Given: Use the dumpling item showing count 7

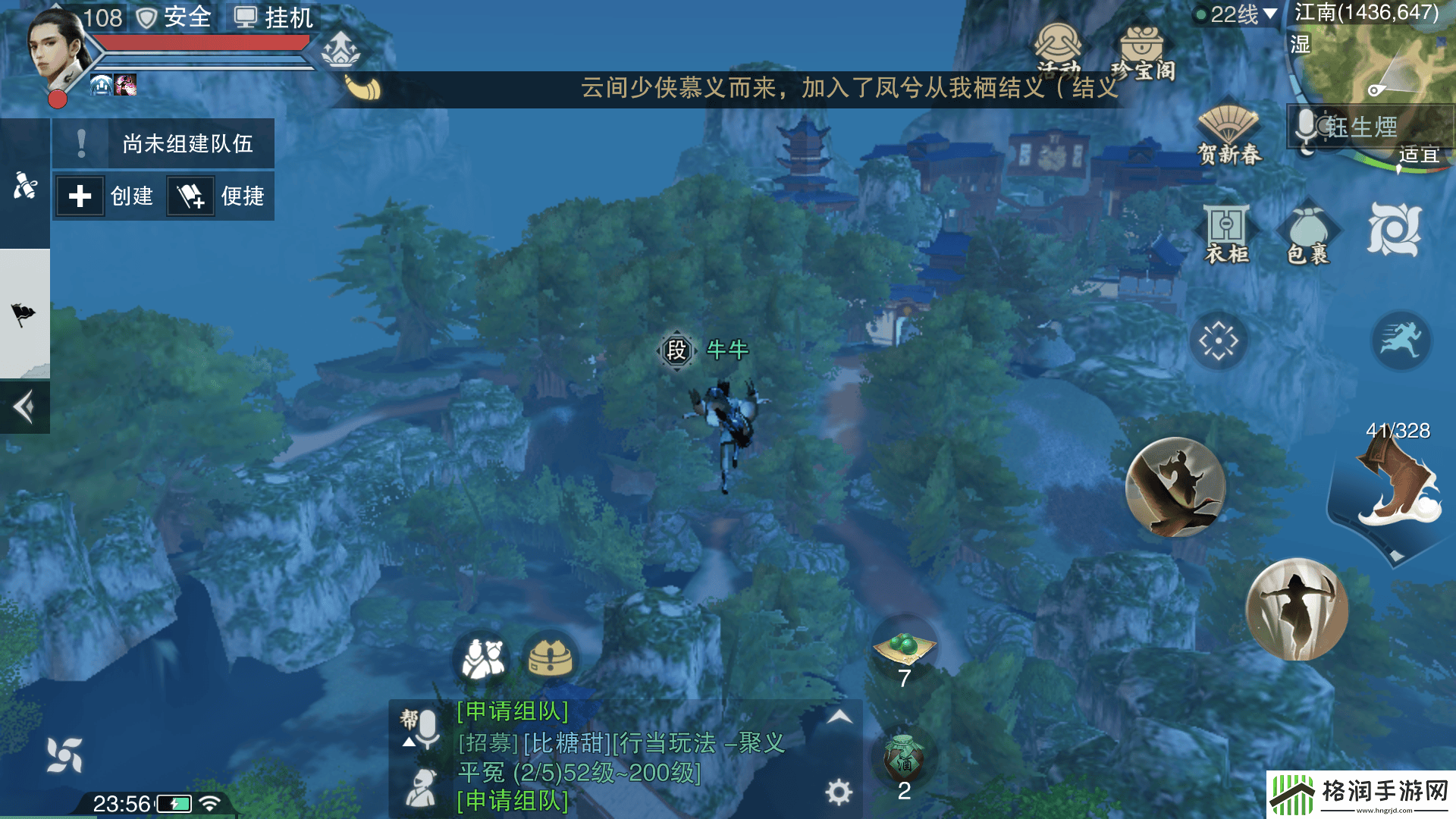Looking at the screenshot, I should [x=904, y=648].
